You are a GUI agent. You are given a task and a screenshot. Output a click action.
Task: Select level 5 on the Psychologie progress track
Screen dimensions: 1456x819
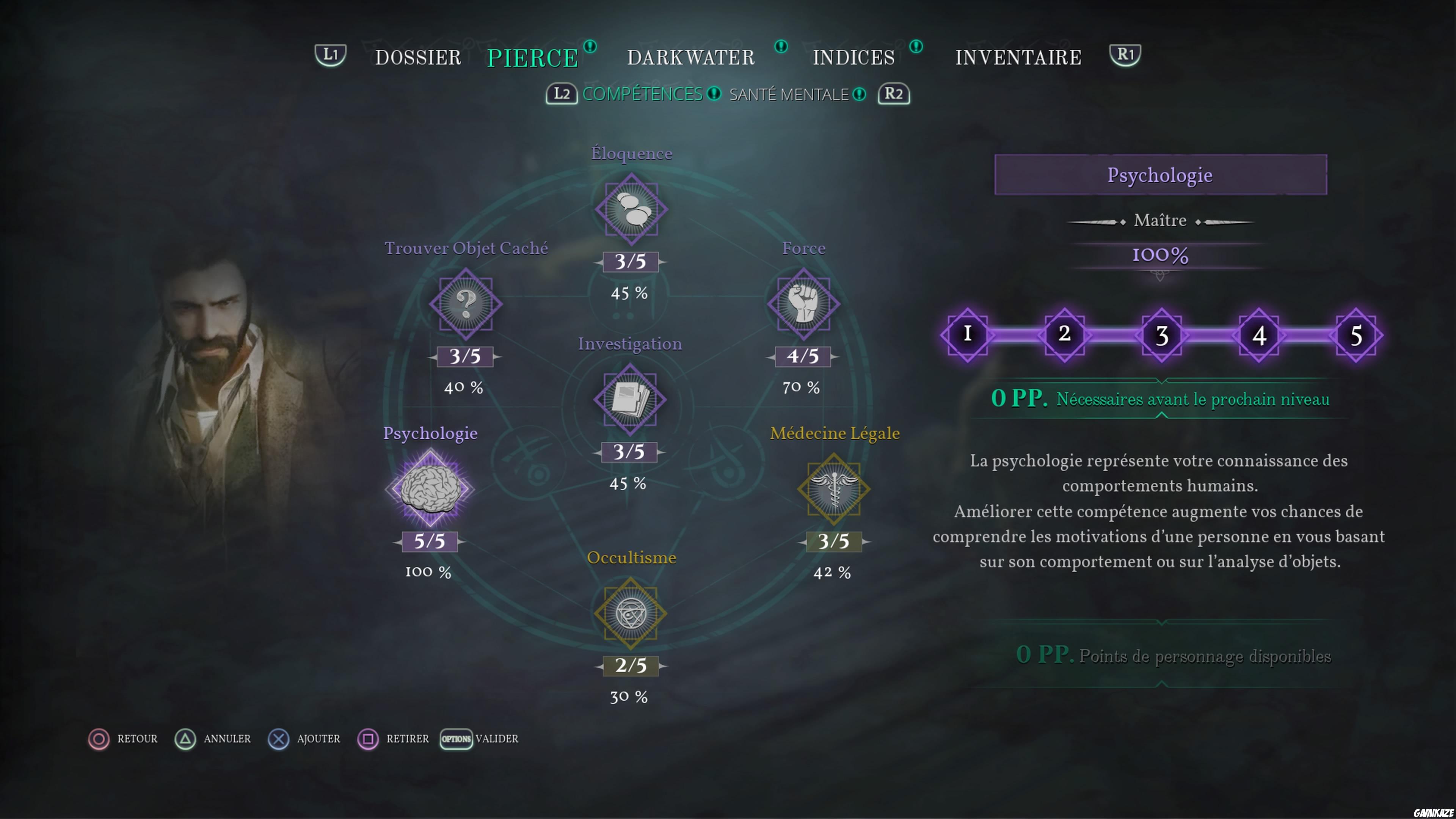(x=1357, y=334)
